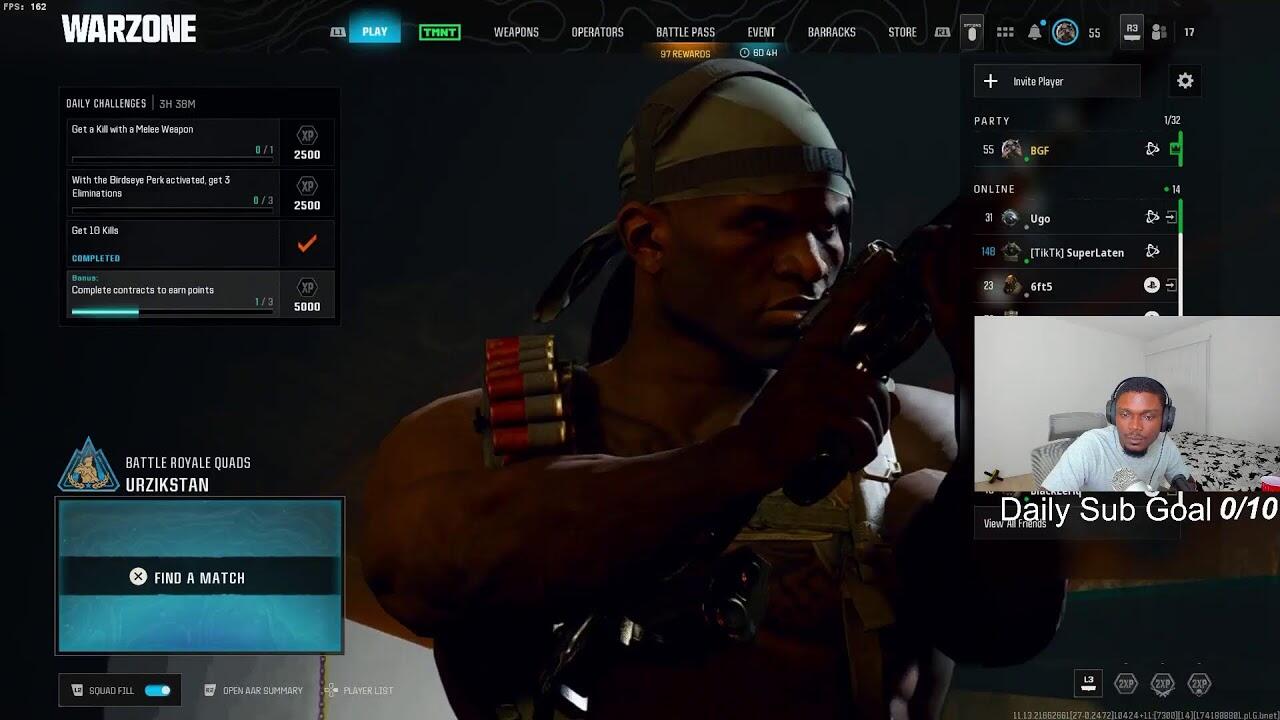Switch to the Event tab
The image size is (1280, 720).
(761, 32)
